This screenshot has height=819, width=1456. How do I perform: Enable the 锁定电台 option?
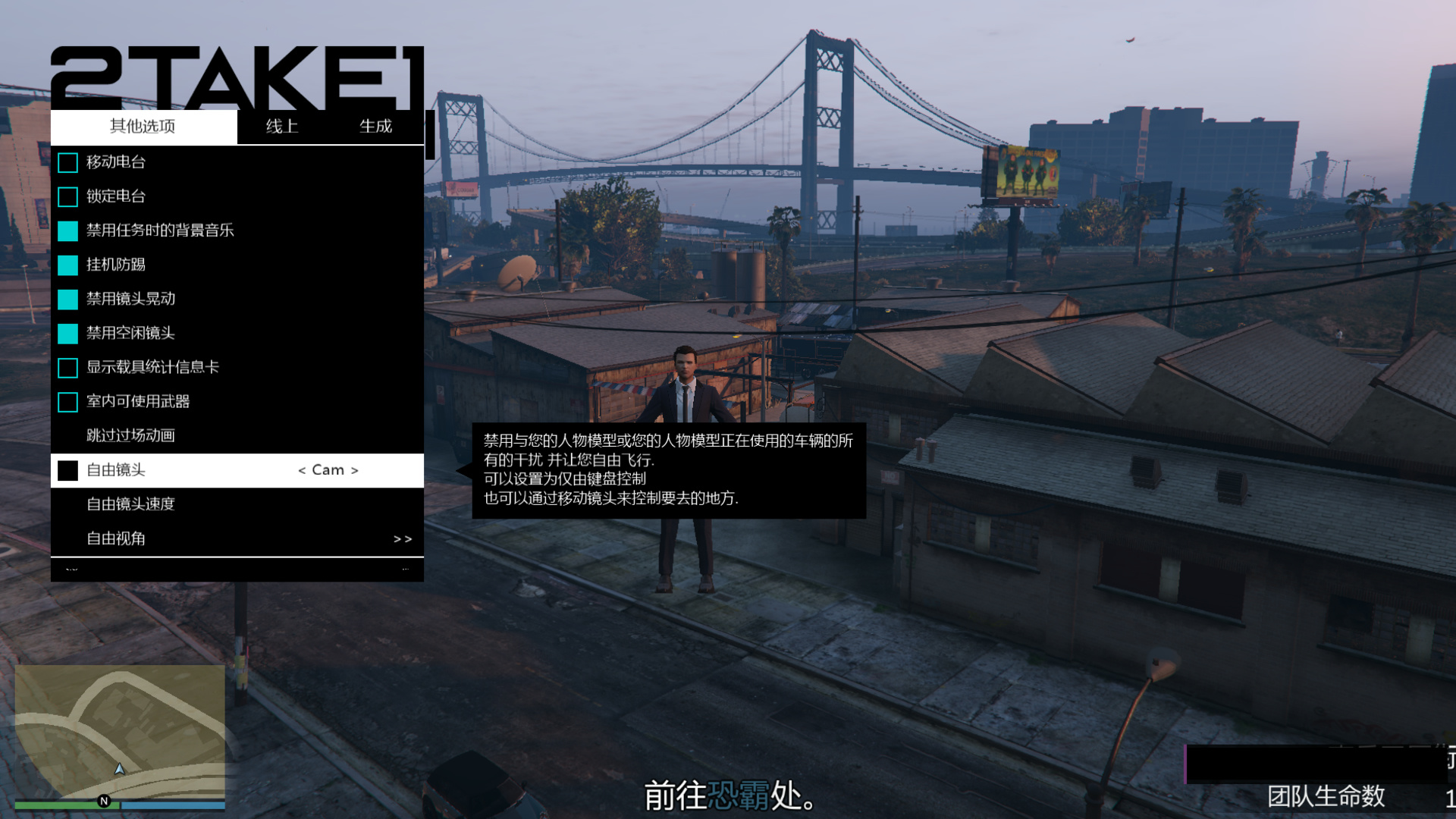[x=68, y=196]
